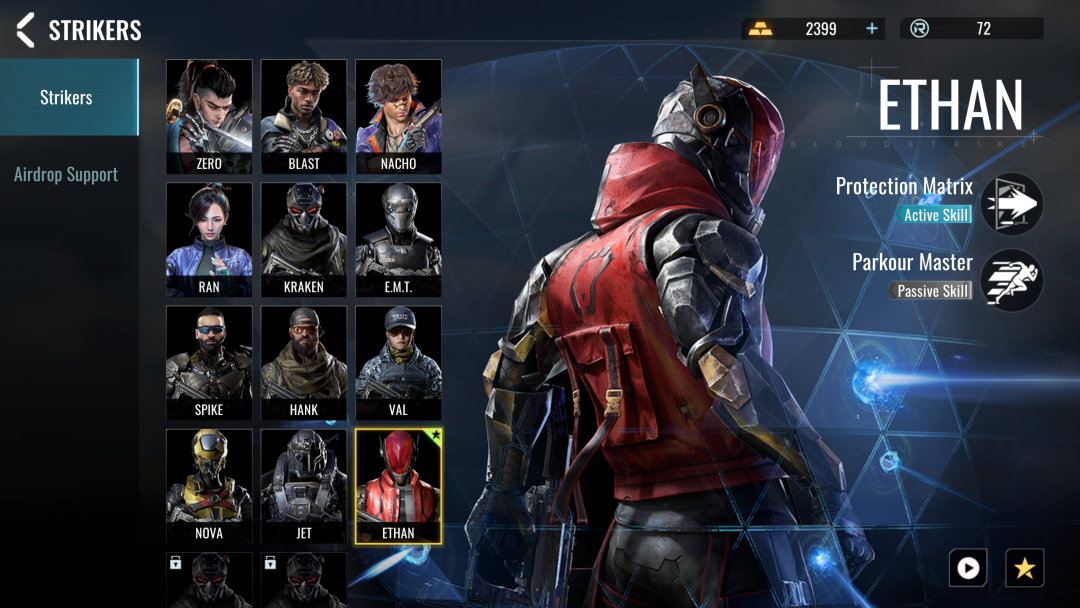Select the E.M.T. striker portrait

[x=398, y=238]
